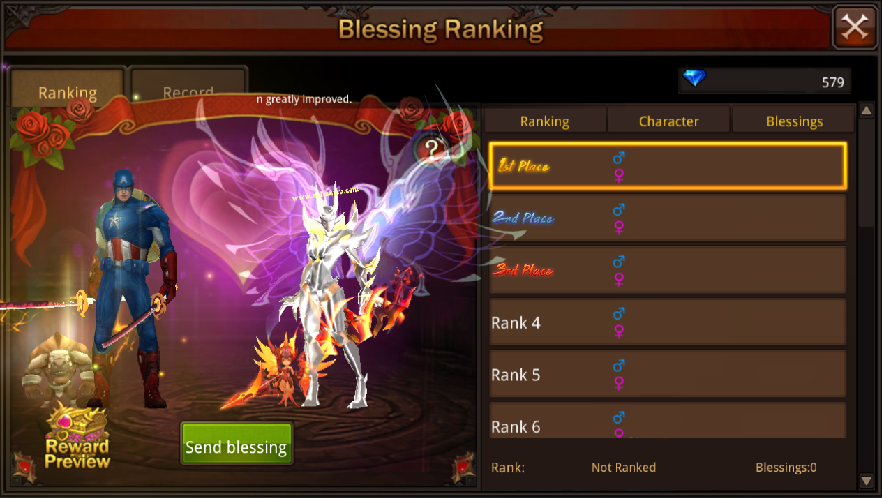Screen dimensions: 882x498
Task: Select the Rank 5 row
Action: [667, 374]
